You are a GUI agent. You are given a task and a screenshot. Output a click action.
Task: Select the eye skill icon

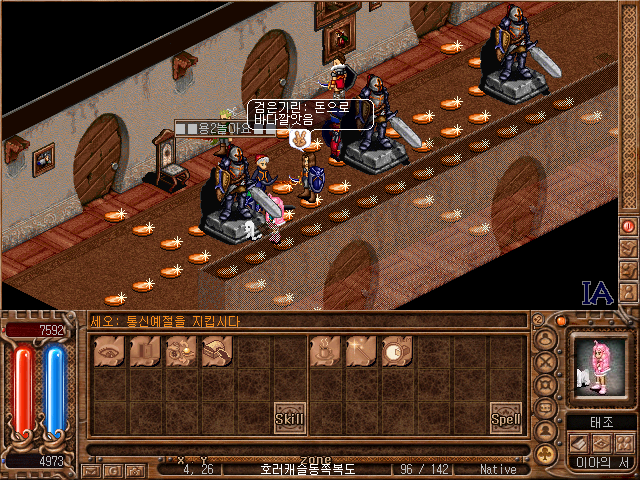(107, 352)
